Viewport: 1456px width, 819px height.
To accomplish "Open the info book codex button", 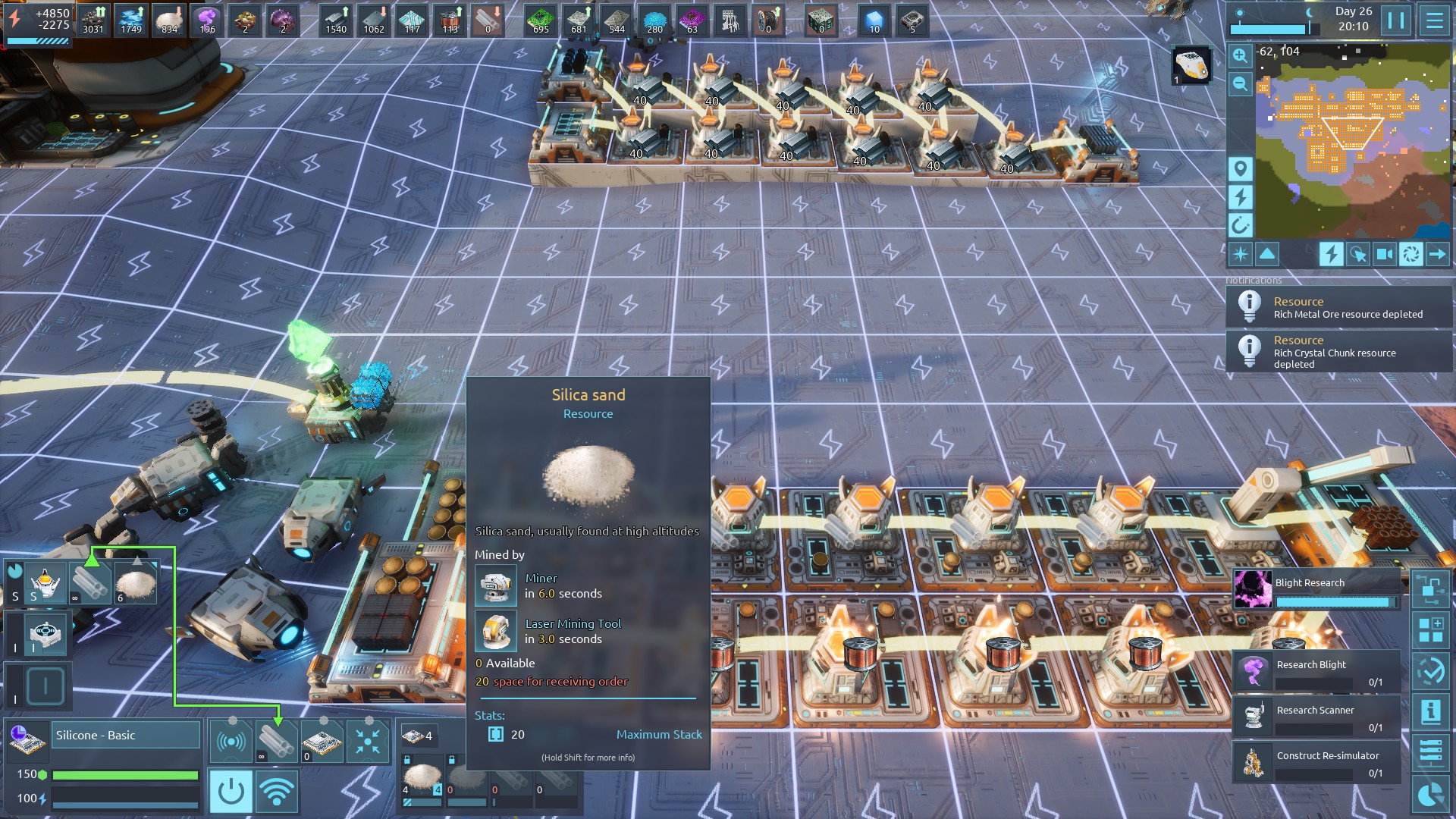I will click(x=1431, y=711).
